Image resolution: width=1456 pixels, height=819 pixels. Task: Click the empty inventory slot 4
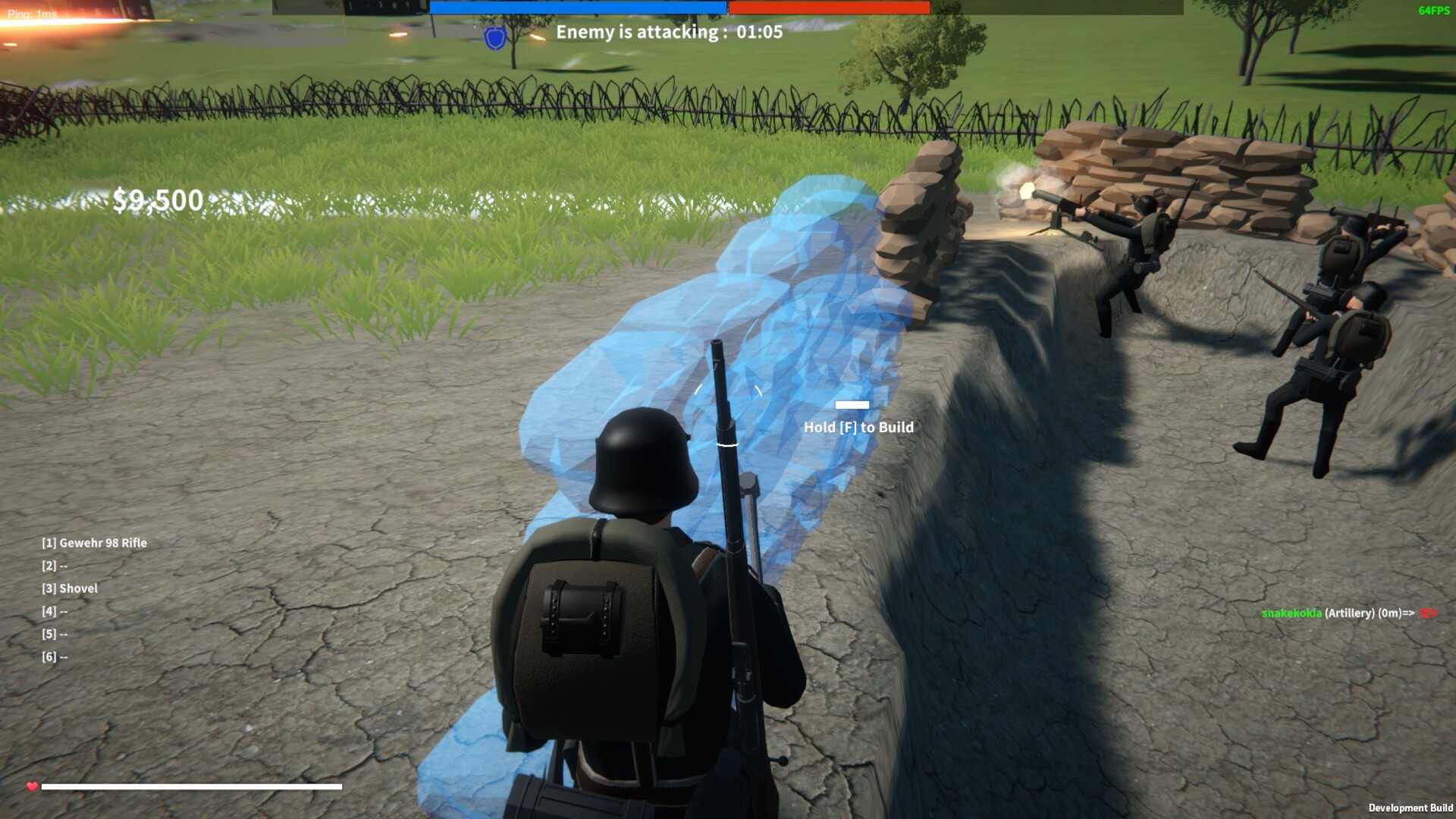[x=55, y=611]
